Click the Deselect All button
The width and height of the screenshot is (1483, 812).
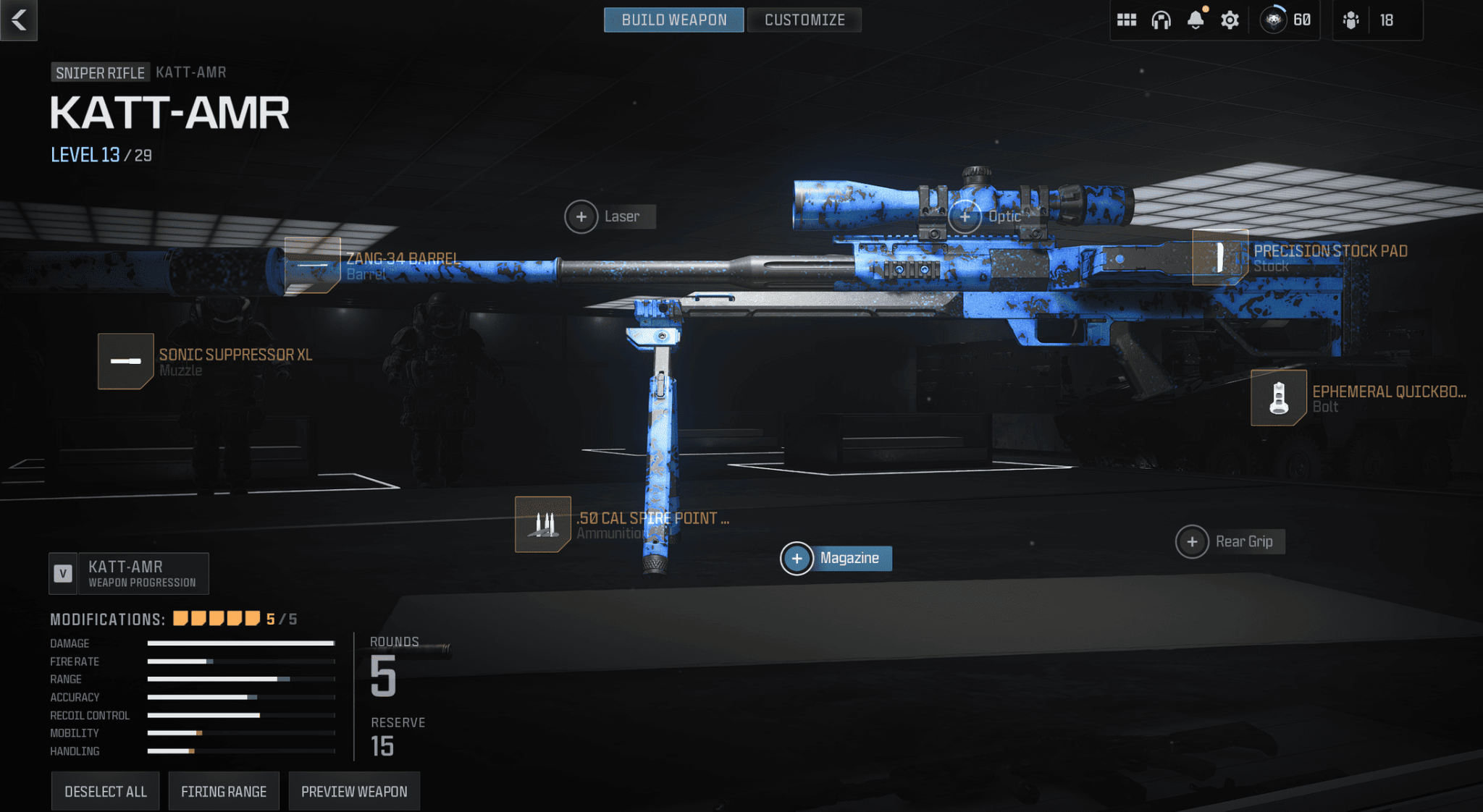click(x=106, y=791)
